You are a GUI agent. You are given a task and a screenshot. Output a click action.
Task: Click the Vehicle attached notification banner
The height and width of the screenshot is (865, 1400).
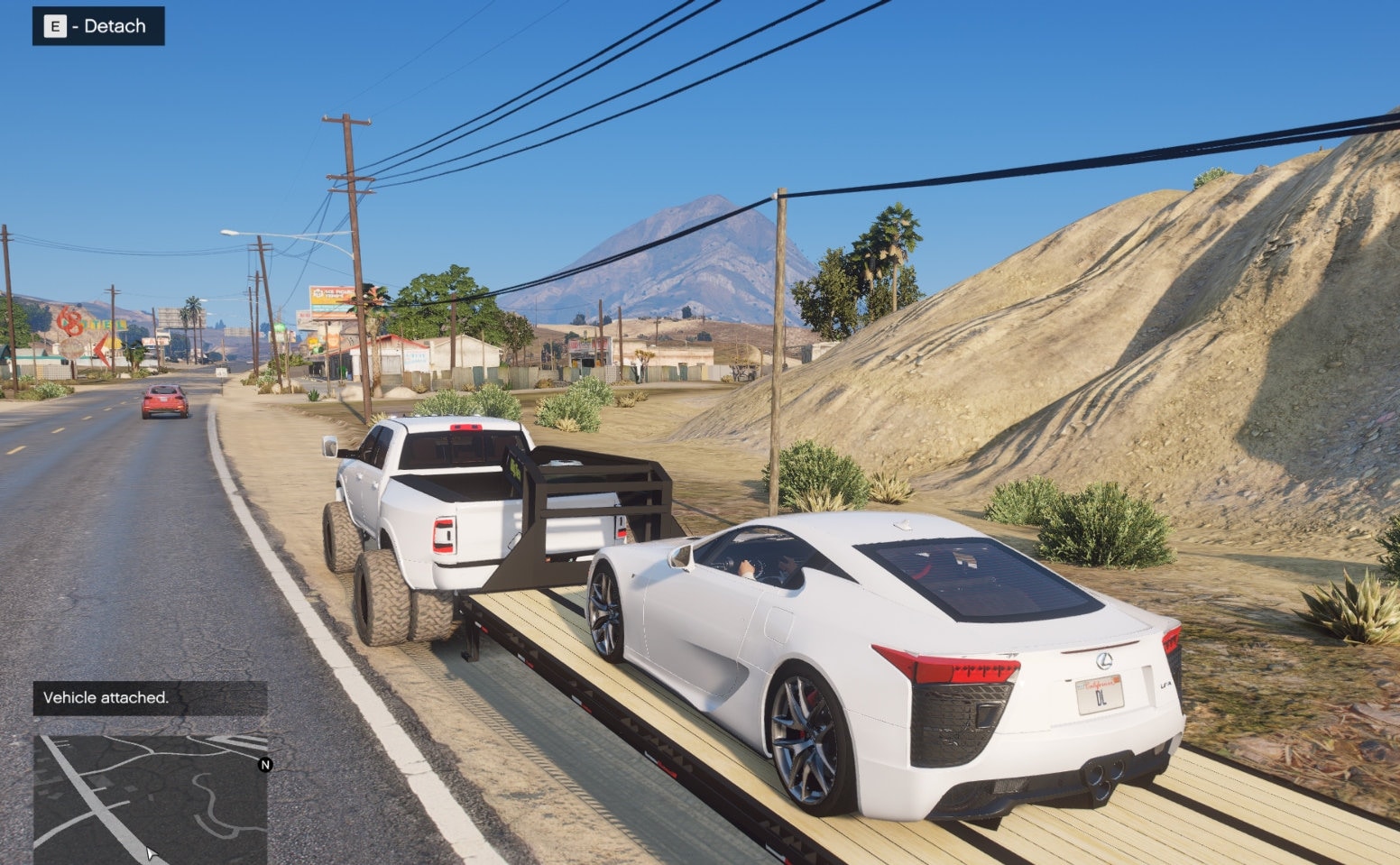click(106, 697)
